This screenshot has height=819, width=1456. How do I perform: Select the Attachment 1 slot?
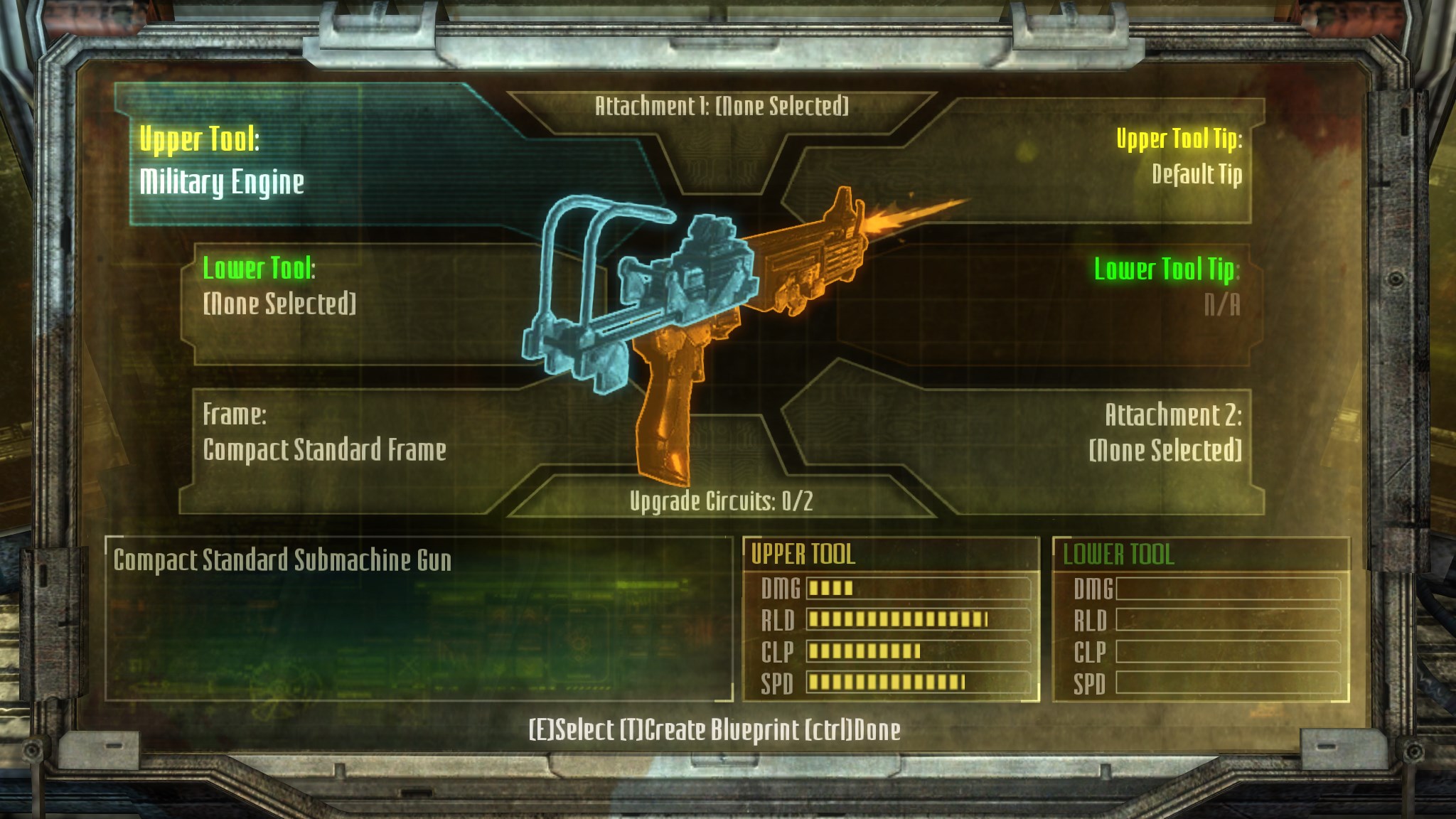[721, 107]
